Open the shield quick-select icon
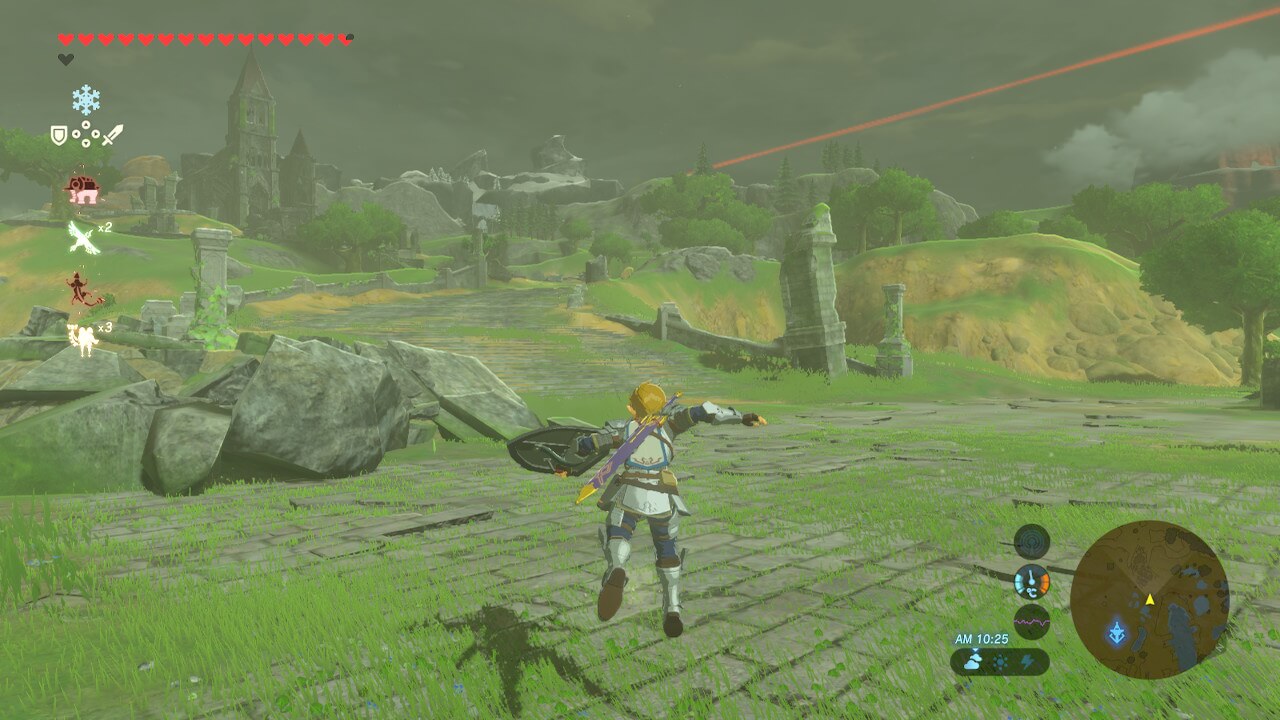The image size is (1280, 720). pos(59,135)
